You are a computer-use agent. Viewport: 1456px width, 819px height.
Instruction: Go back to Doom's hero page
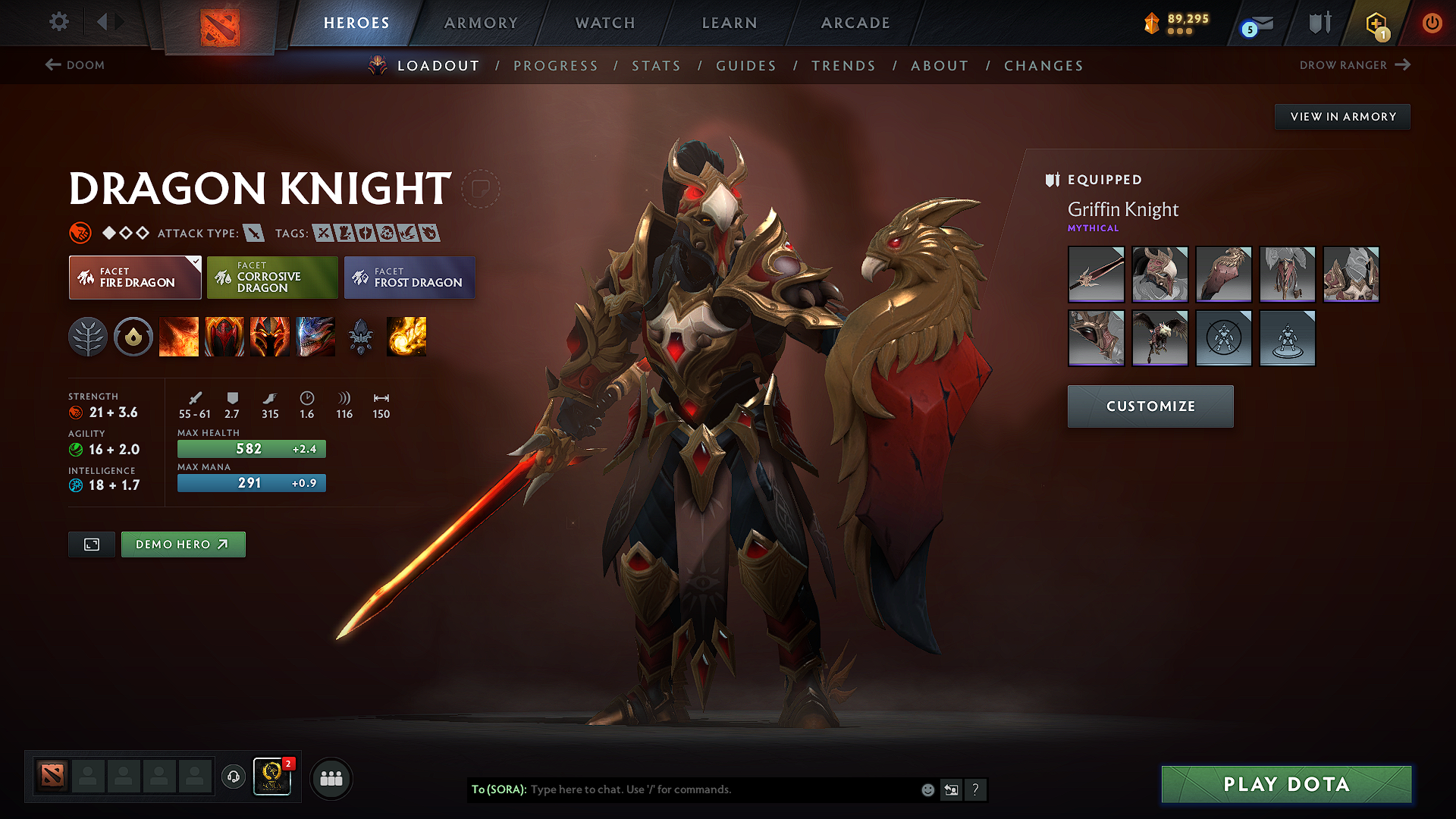pyautogui.click(x=75, y=65)
